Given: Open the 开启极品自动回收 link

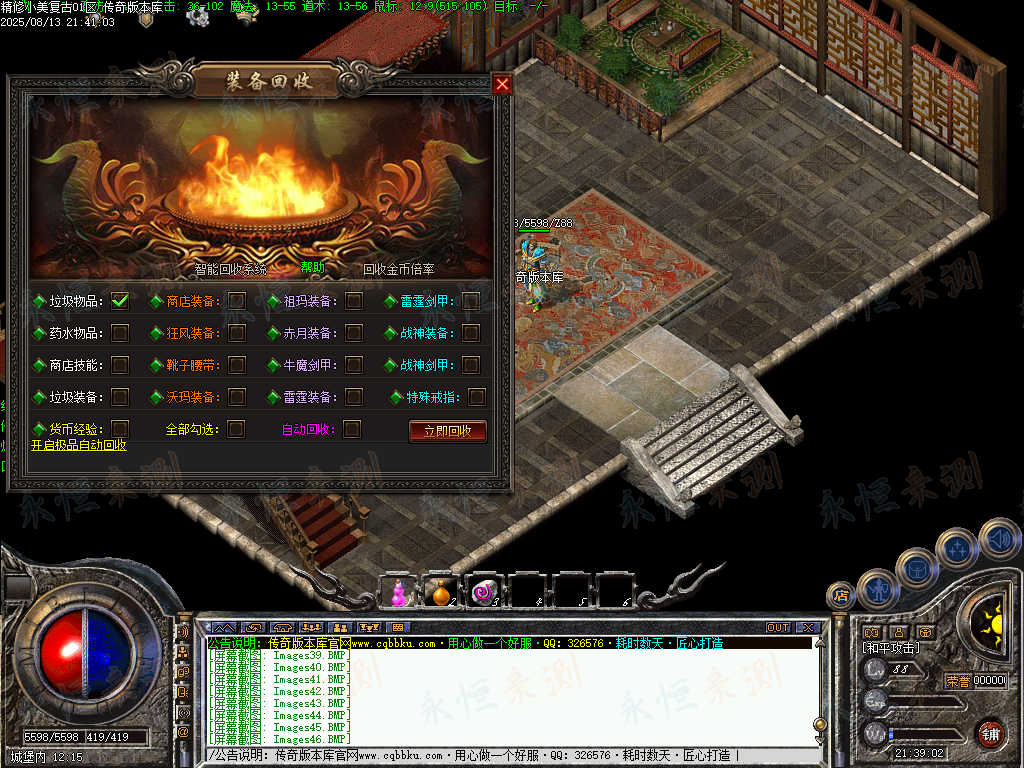Looking at the screenshot, I should click(x=78, y=445).
